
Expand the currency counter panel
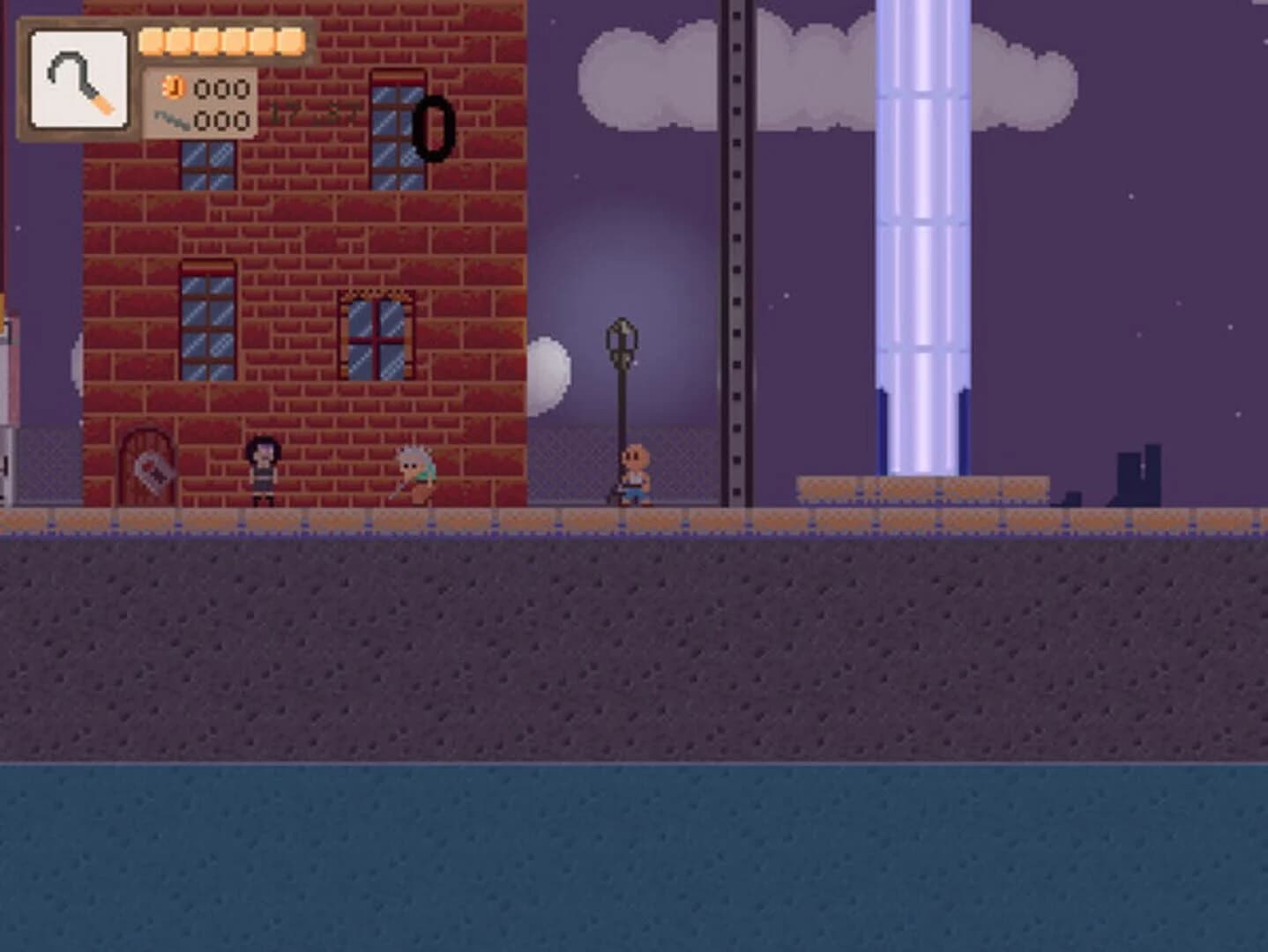tap(198, 106)
